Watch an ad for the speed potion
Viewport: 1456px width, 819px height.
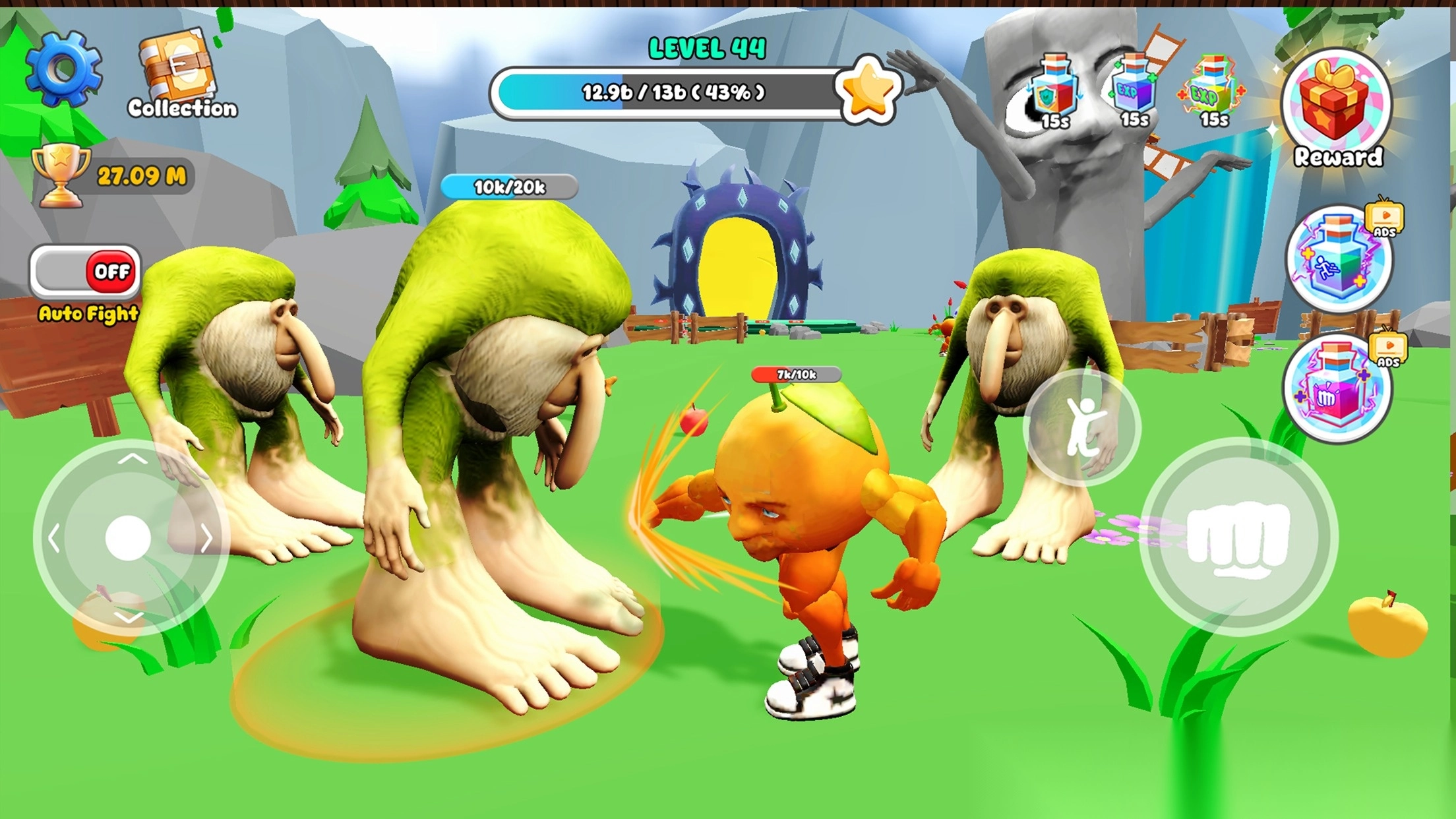coord(1339,260)
